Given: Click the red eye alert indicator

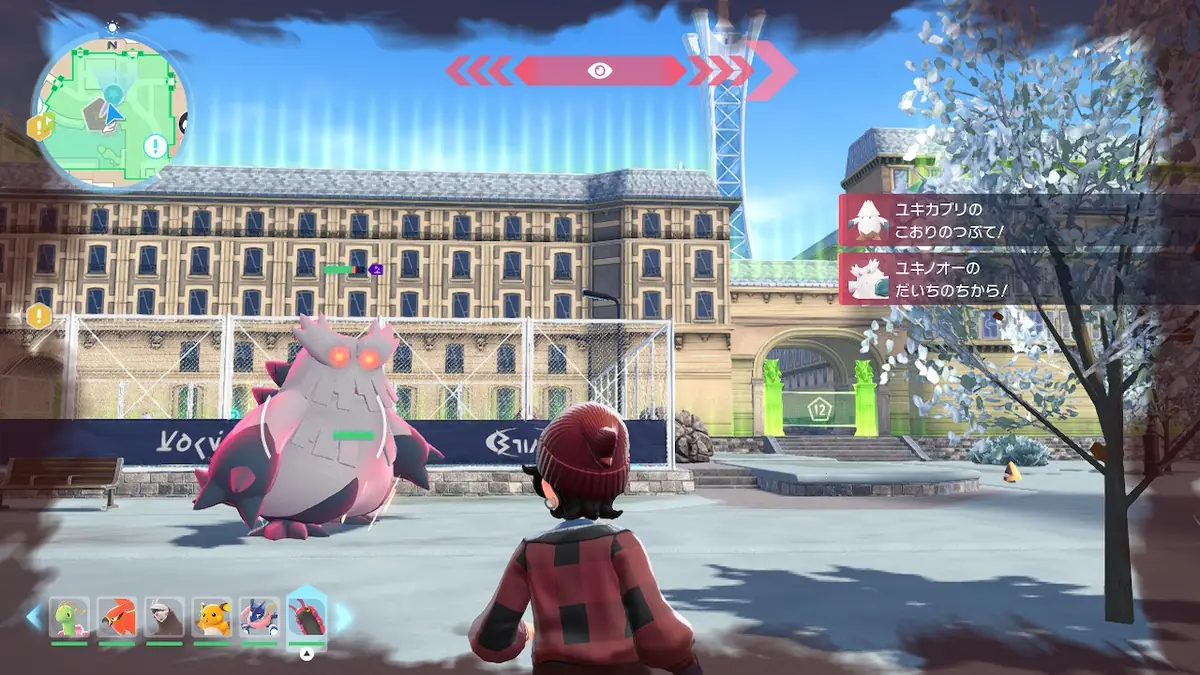Looking at the screenshot, I should coord(600,70).
